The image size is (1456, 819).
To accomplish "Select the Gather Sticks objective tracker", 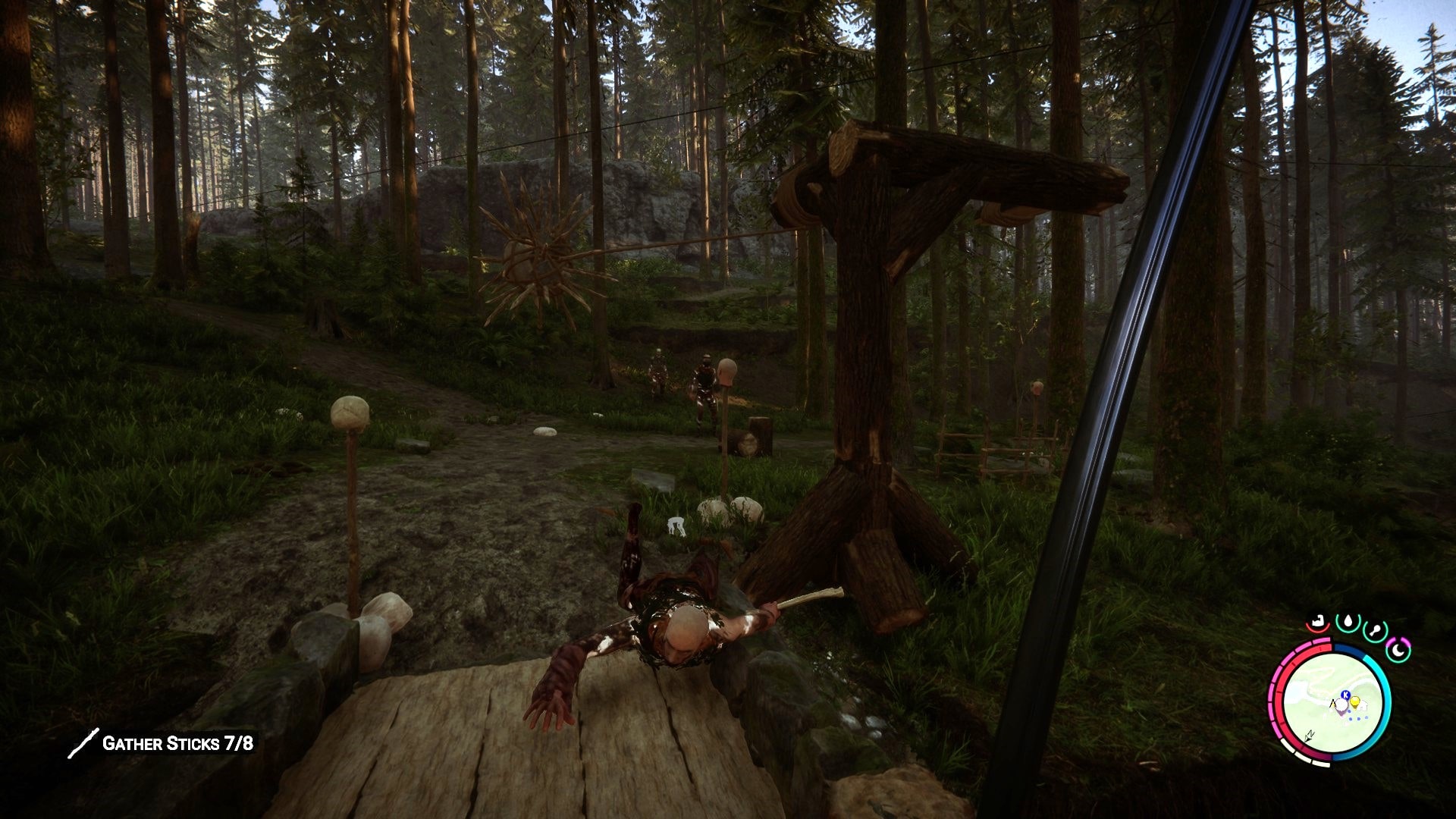I will [162, 743].
